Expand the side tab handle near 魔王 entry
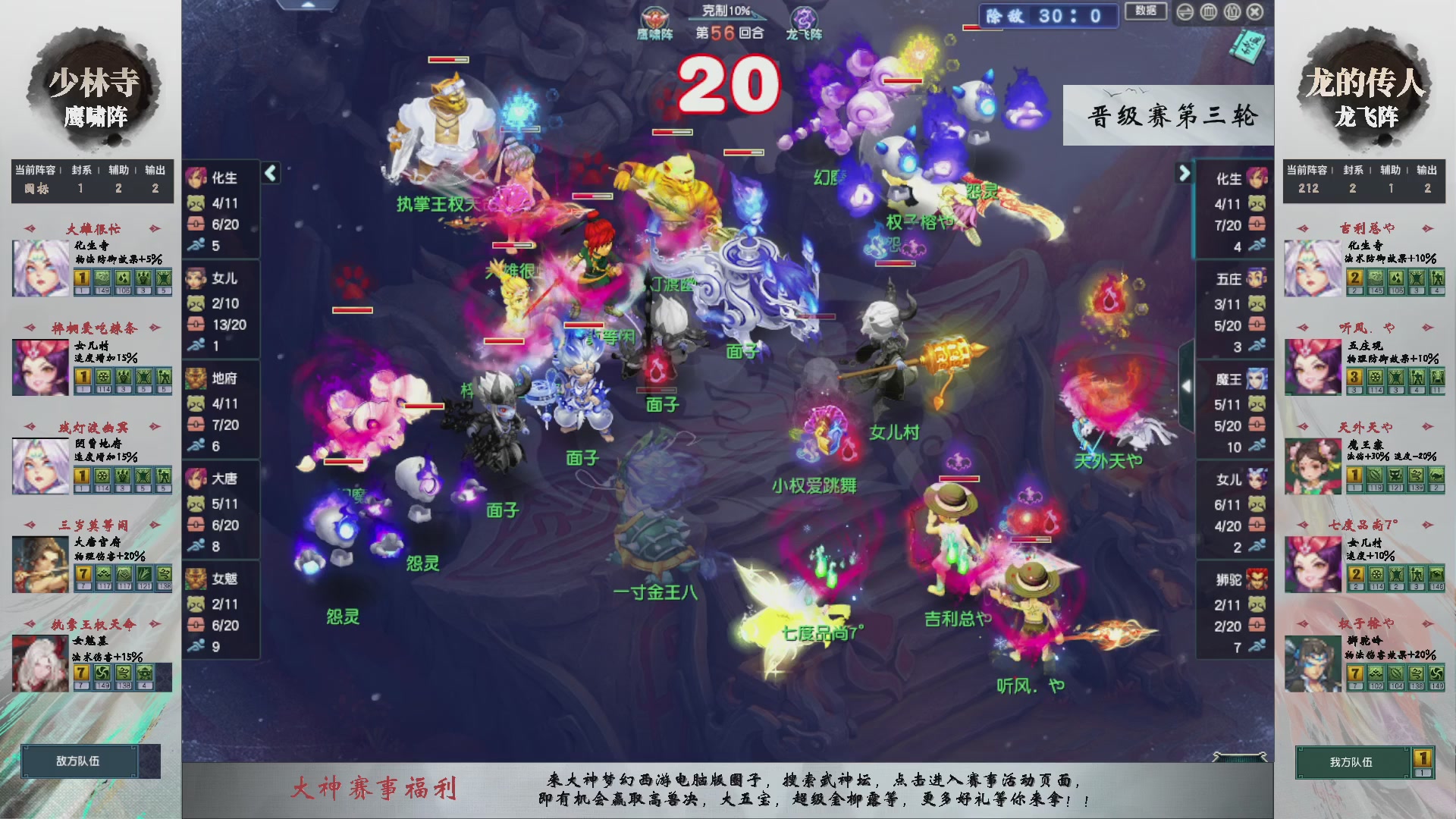 [1186, 385]
